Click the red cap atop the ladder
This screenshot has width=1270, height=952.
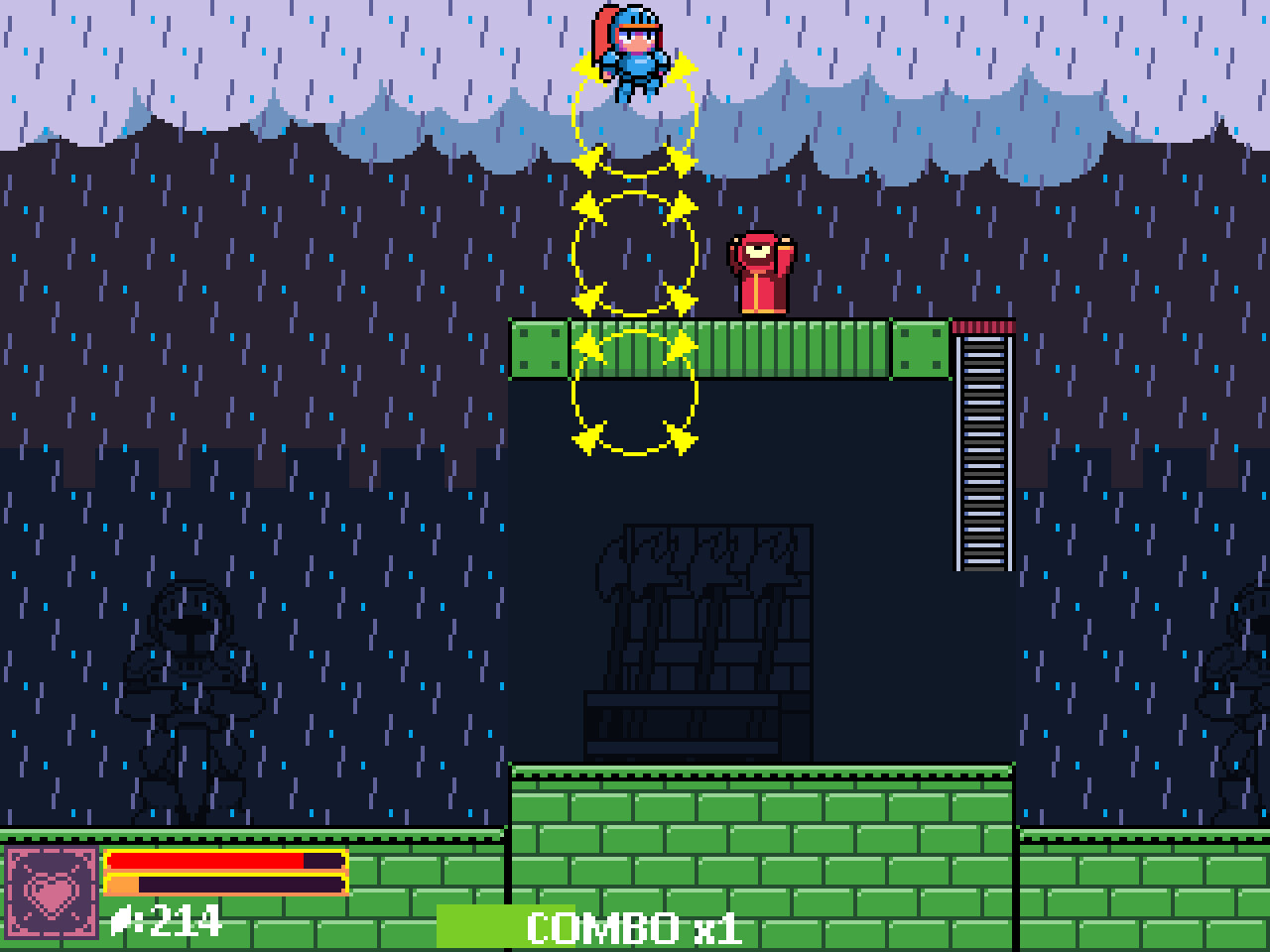click(983, 327)
